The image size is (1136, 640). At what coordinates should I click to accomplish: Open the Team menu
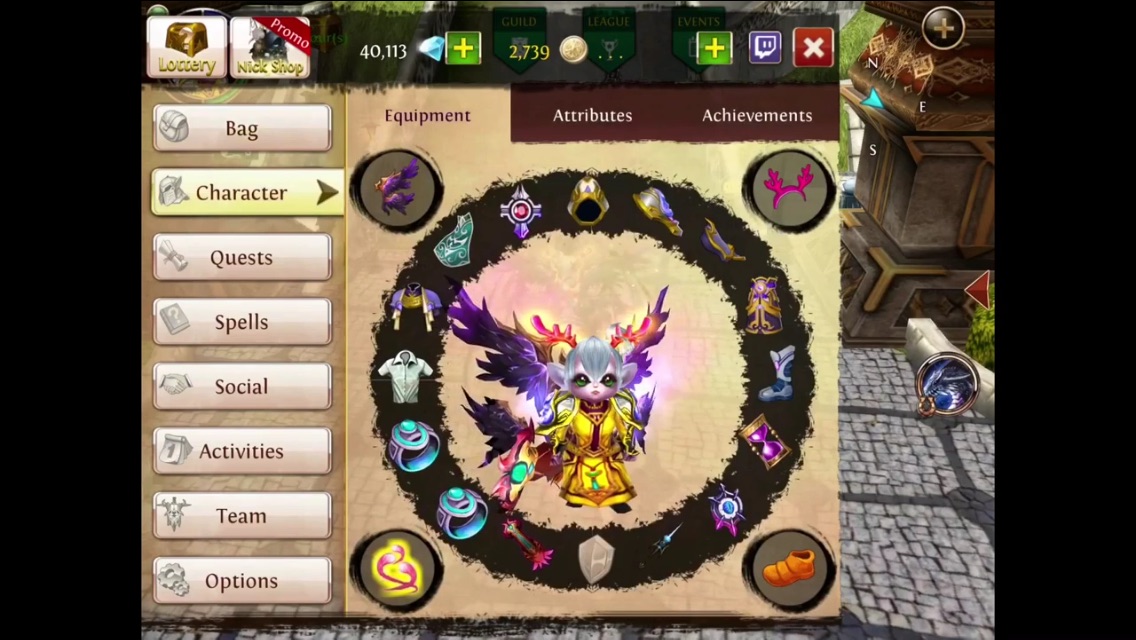tap(242, 516)
